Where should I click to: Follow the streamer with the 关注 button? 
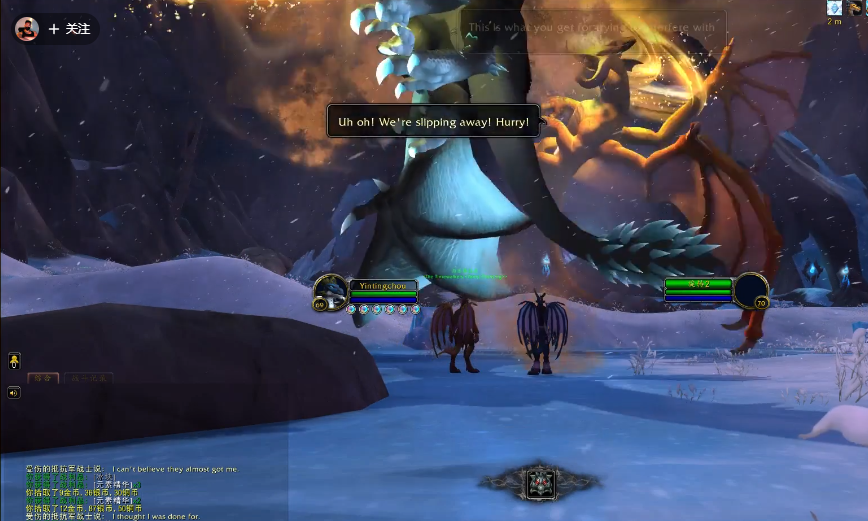tap(69, 29)
